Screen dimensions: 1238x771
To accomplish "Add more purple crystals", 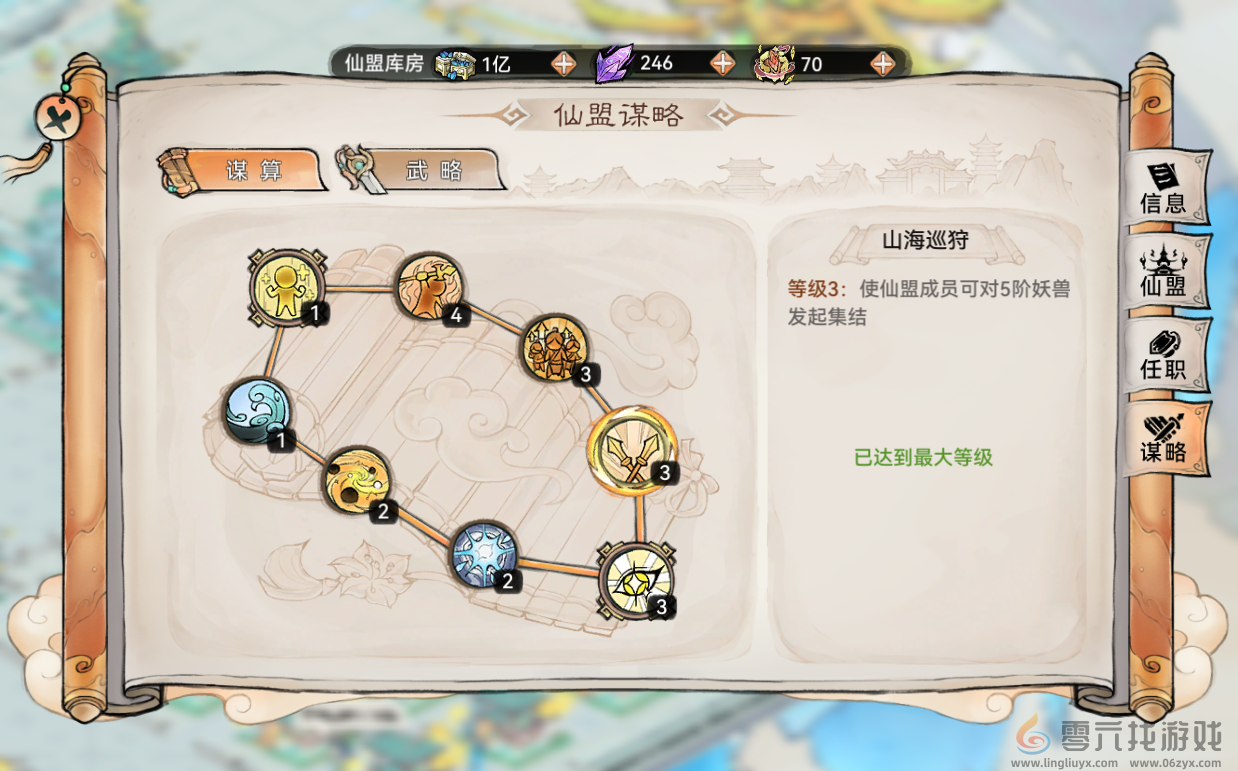I will (722, 63).
